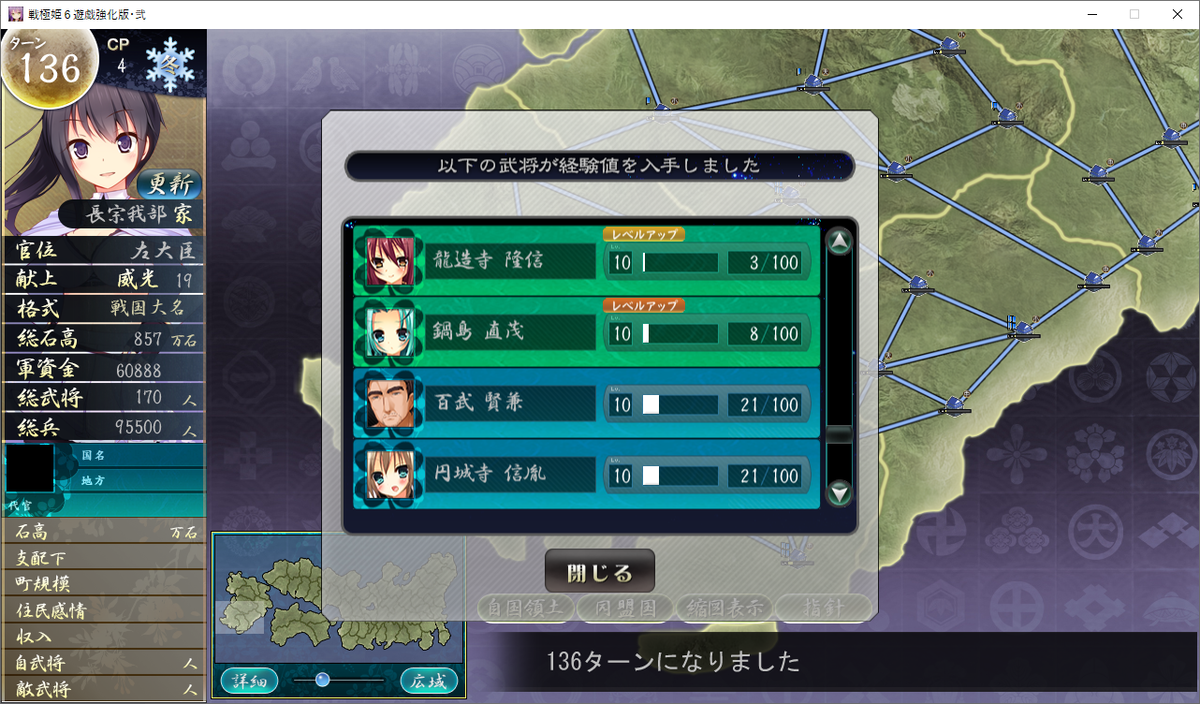
Task: Click the list's scroll-down arrow
Action: click(840, 492)
